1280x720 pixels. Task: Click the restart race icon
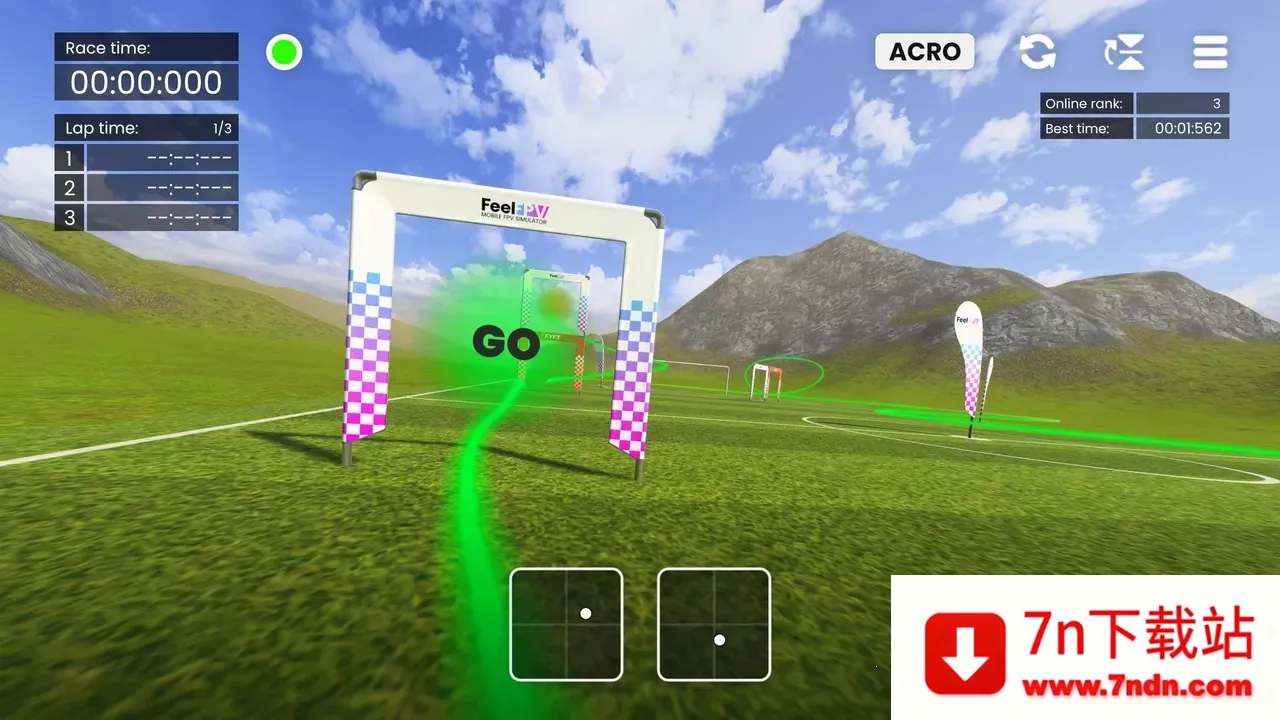pos(1037,52)
